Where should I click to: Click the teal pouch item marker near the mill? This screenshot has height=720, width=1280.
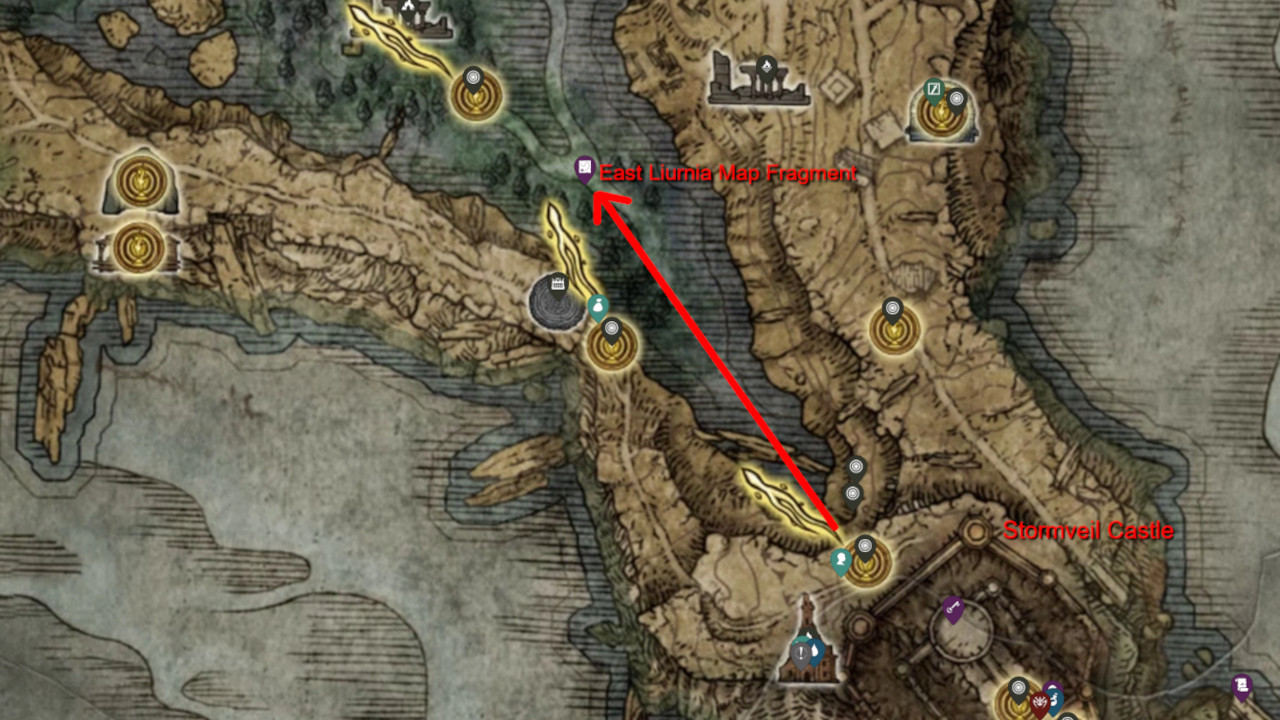coord(598,306)
